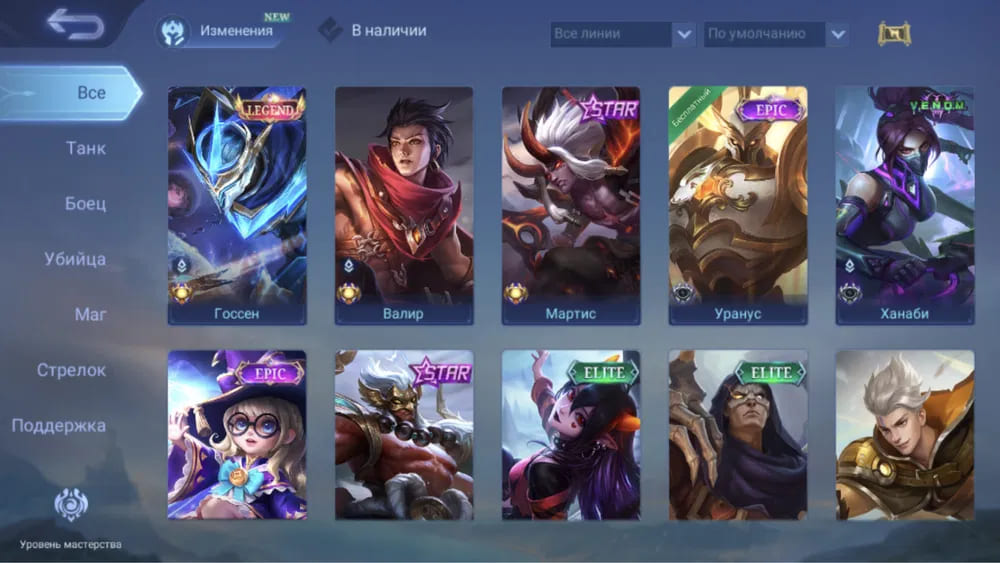Viewport: 1000px width, 563px height.
Task: Choose the Валир hero card
Action: (404, 205)
